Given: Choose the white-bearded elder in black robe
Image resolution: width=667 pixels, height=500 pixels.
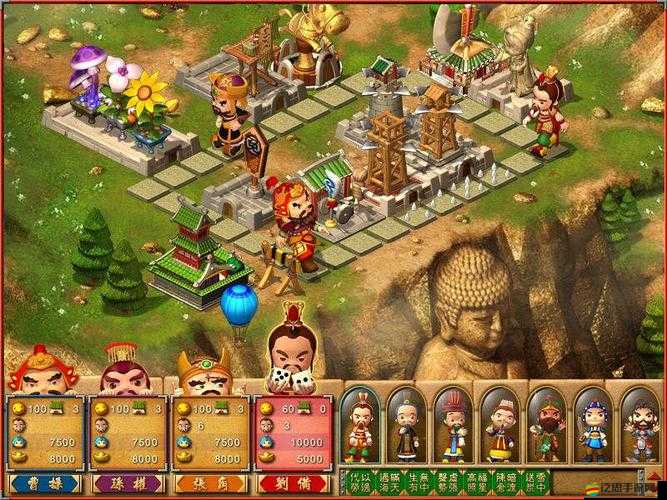Looking at the screenshot, I should click(x=406, y=425).
